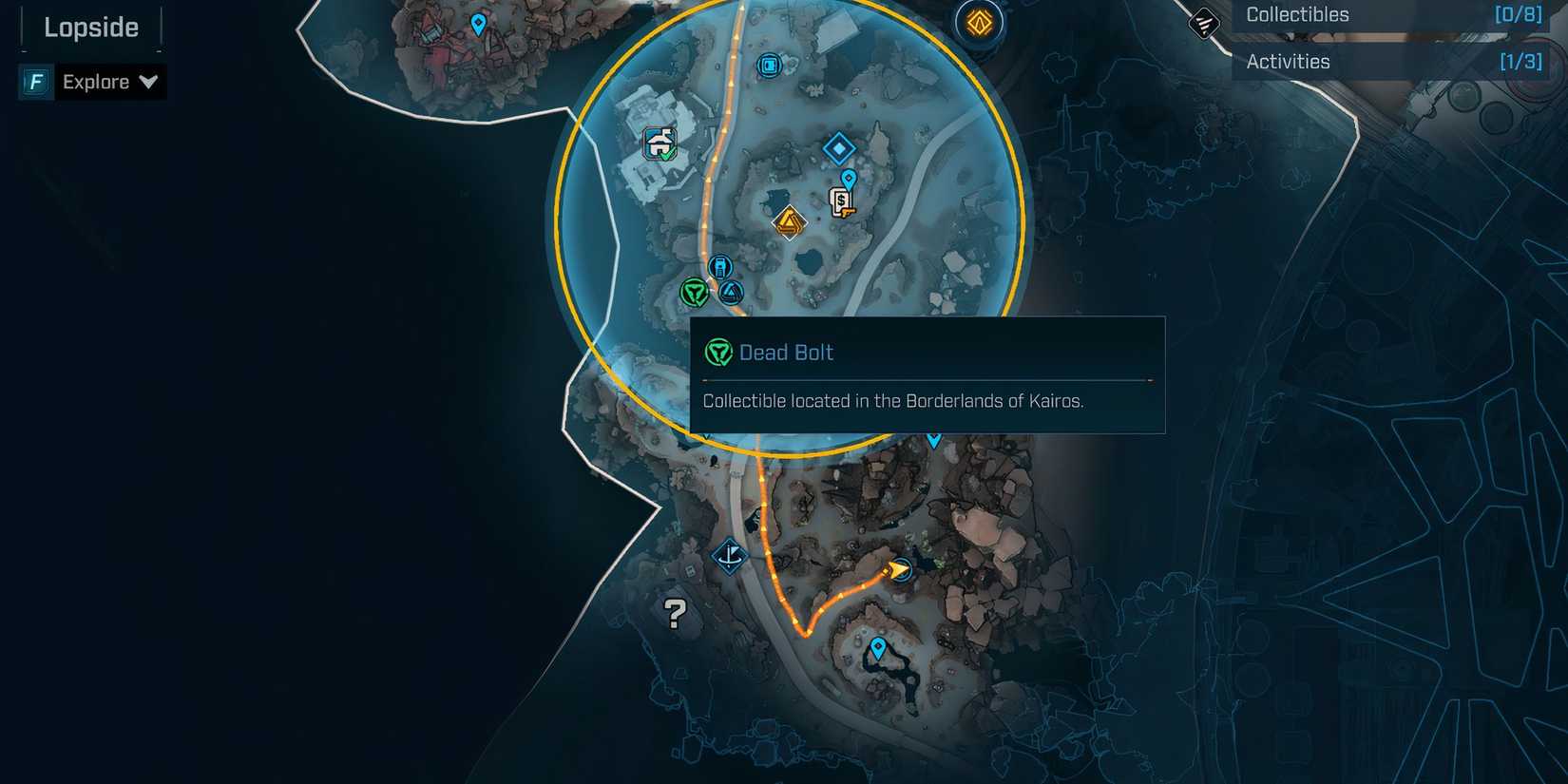Select the Dead Bolt green collectible icon
Screen dimensions: 1568x784
click(x=693, y=293)
